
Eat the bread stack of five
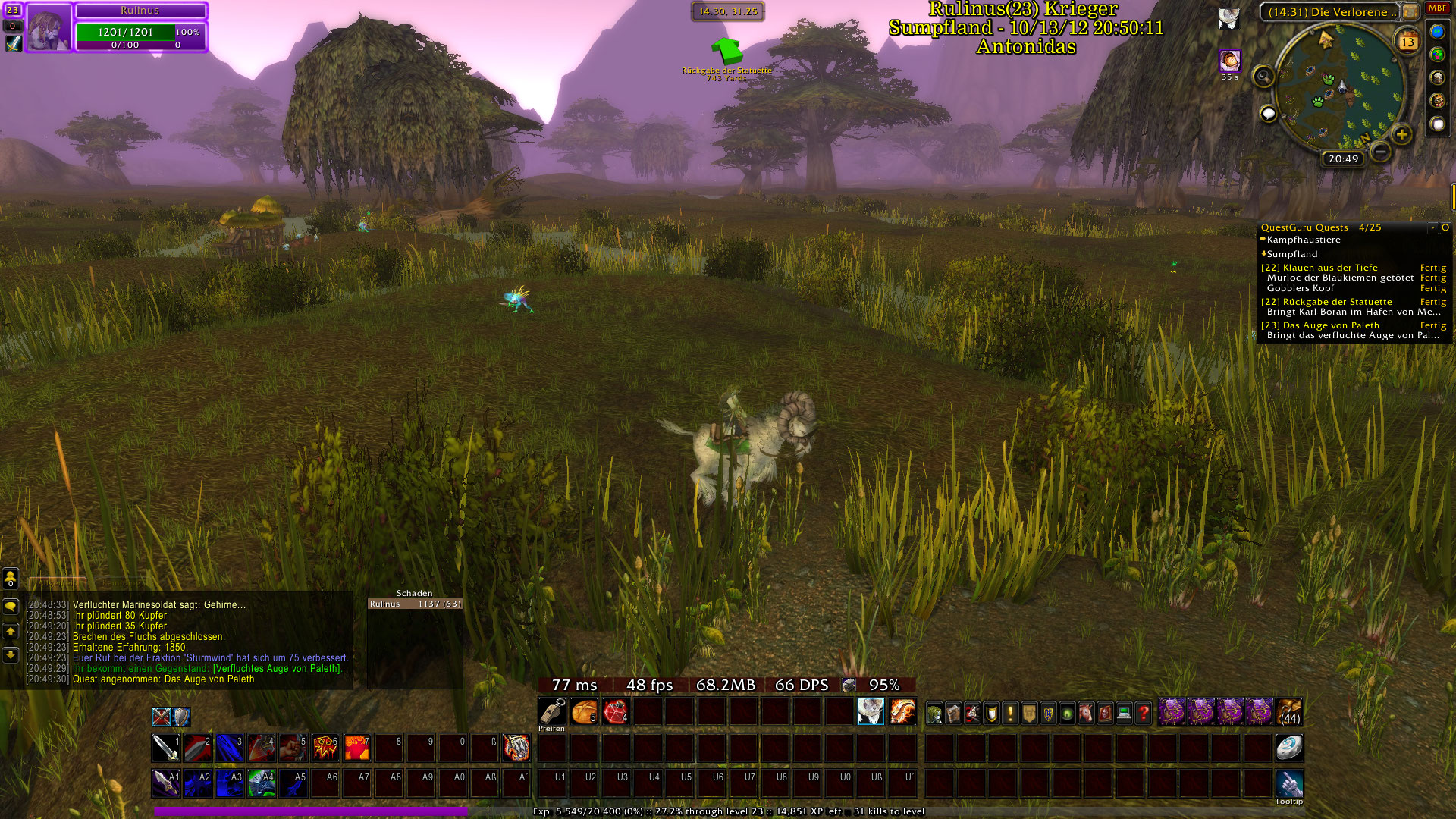pyautogui.click(x=584, y=713)
